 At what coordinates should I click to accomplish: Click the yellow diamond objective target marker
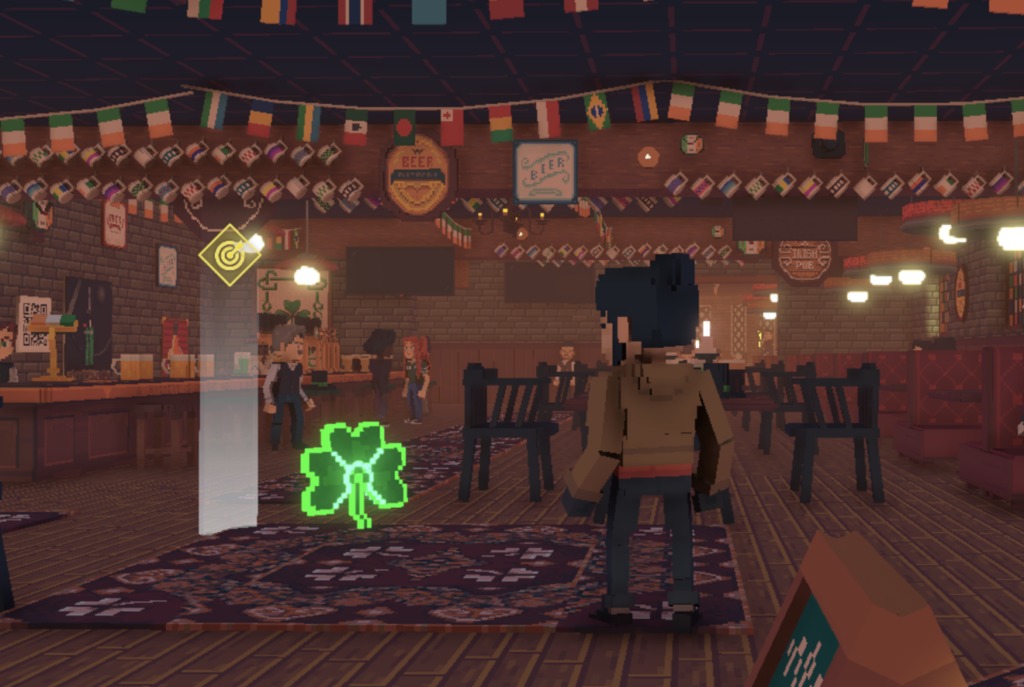coord(229,256)
